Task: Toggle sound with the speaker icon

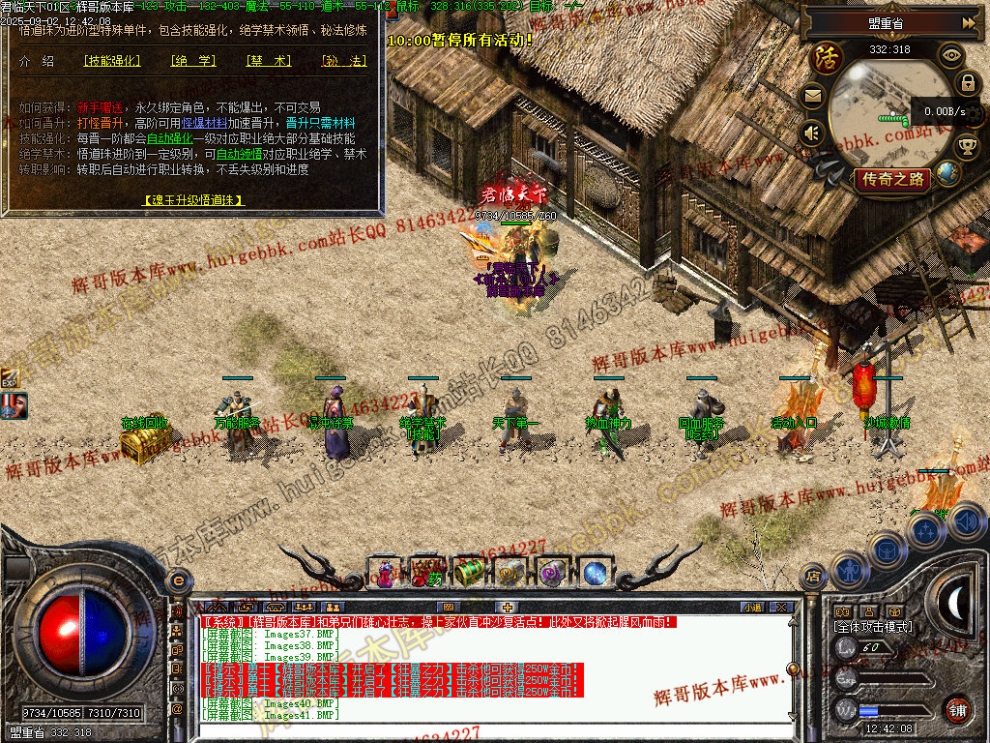Action: click(813, 132)
